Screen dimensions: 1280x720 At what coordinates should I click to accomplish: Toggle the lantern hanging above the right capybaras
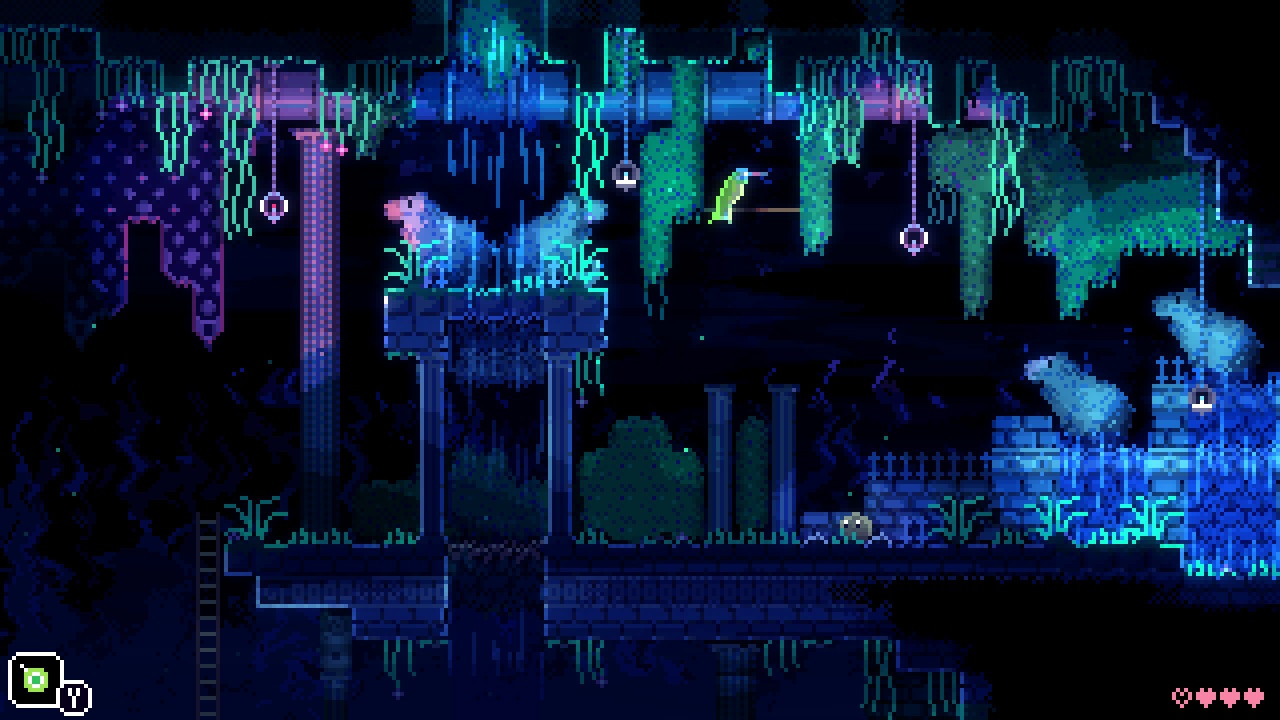[x=1201, y=400]
